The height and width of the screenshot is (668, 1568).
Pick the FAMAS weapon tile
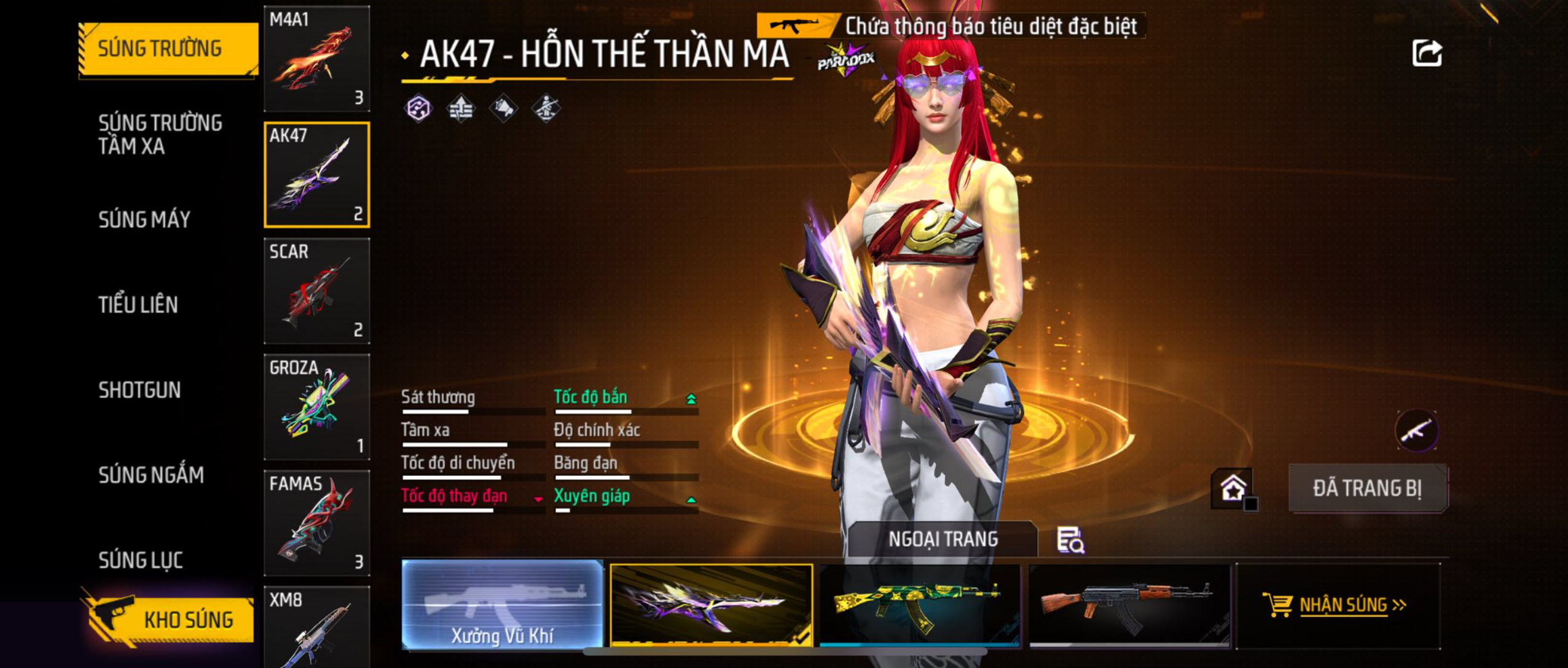point(316,523)
